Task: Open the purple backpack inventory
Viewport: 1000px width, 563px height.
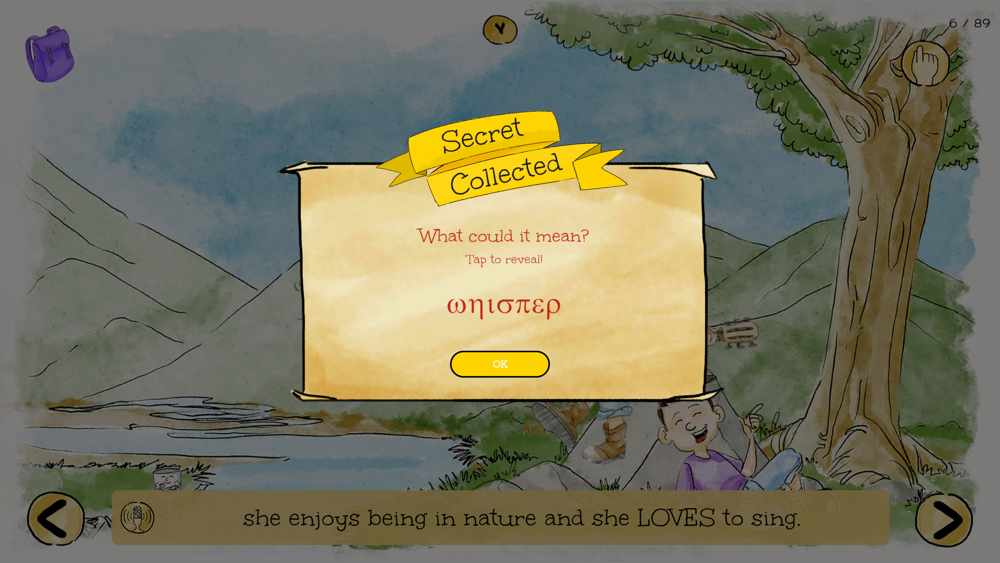Action: (x=49, y=54)
